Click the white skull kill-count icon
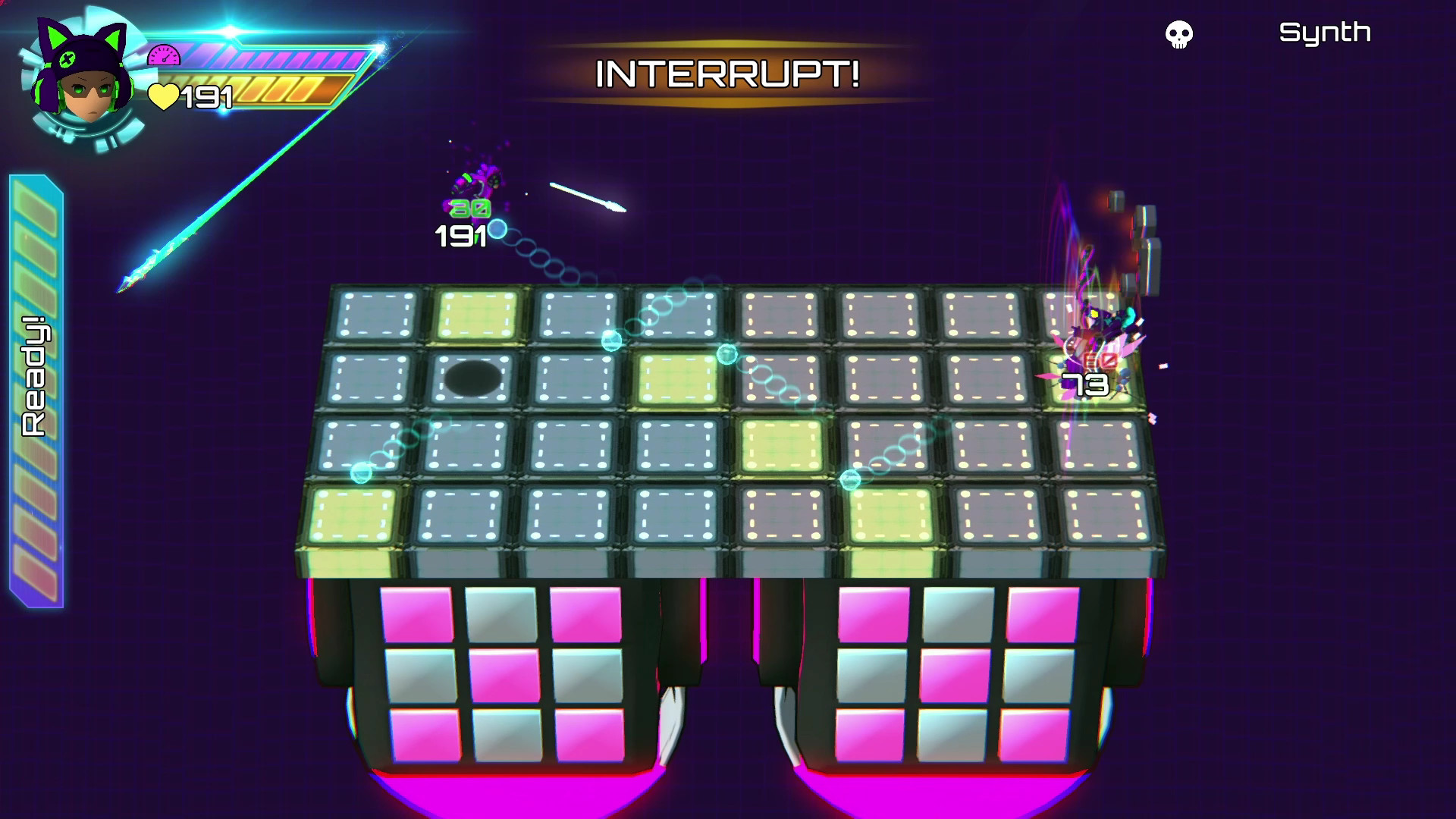This screenshot has width=1456, height=819. (1178, 34)
